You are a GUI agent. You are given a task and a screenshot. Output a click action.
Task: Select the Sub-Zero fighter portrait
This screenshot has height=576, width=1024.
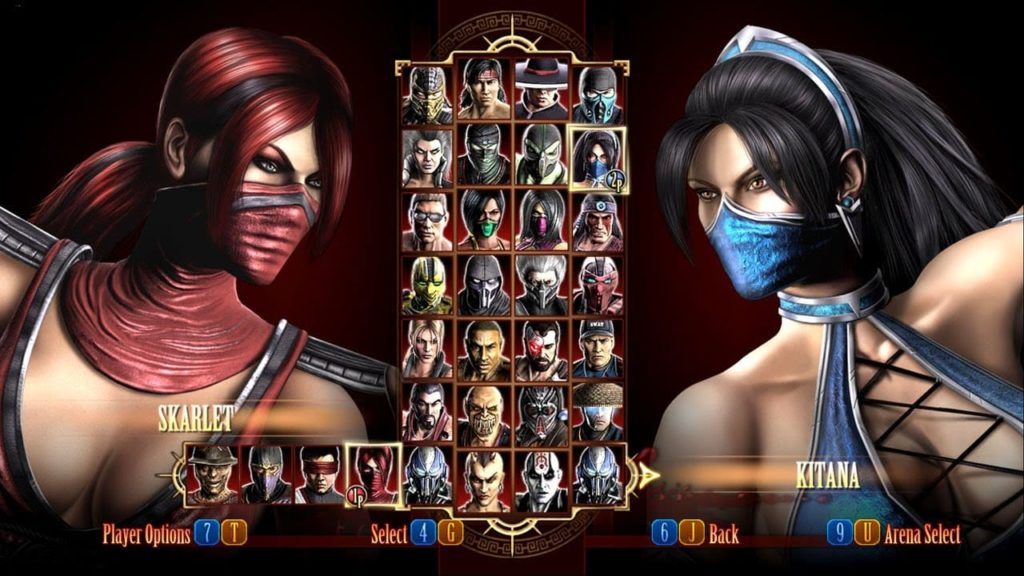tap(598, 94)
